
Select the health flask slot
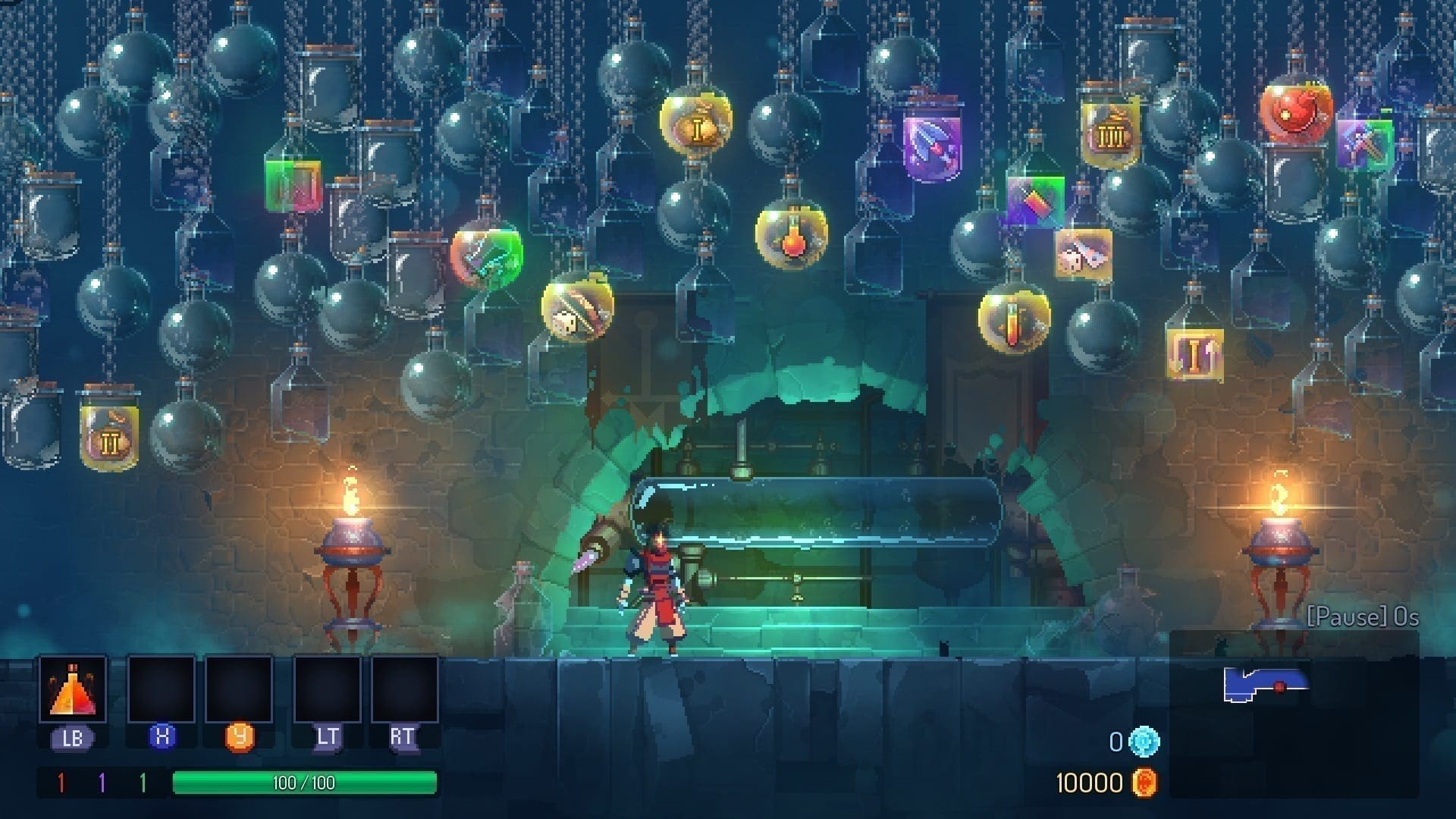(x=73, y=689)
